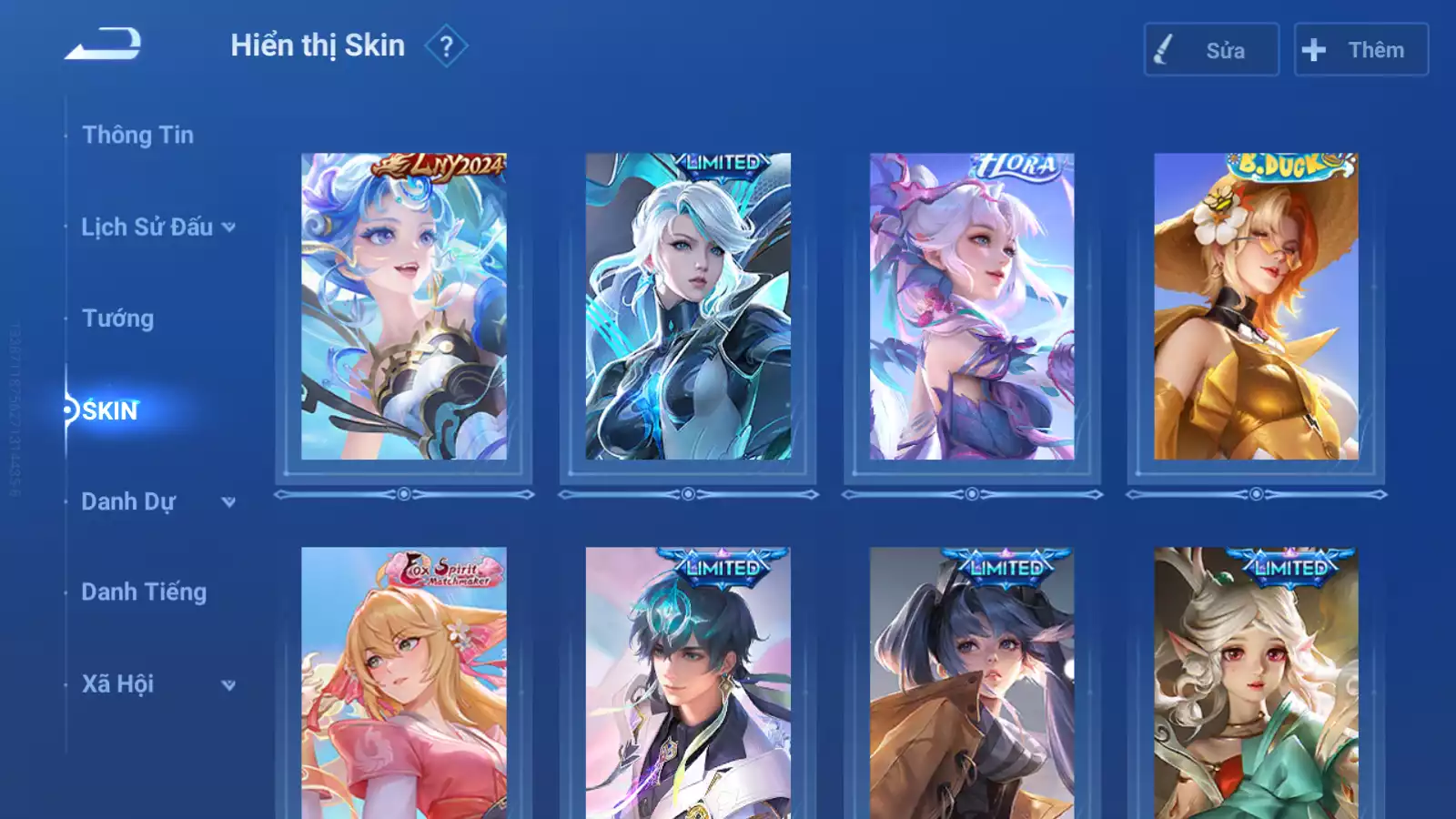Choose the twin-tailed girl LIMITED skin card
This screenshot has width=1456, height=819.
(x=972, y=682)
